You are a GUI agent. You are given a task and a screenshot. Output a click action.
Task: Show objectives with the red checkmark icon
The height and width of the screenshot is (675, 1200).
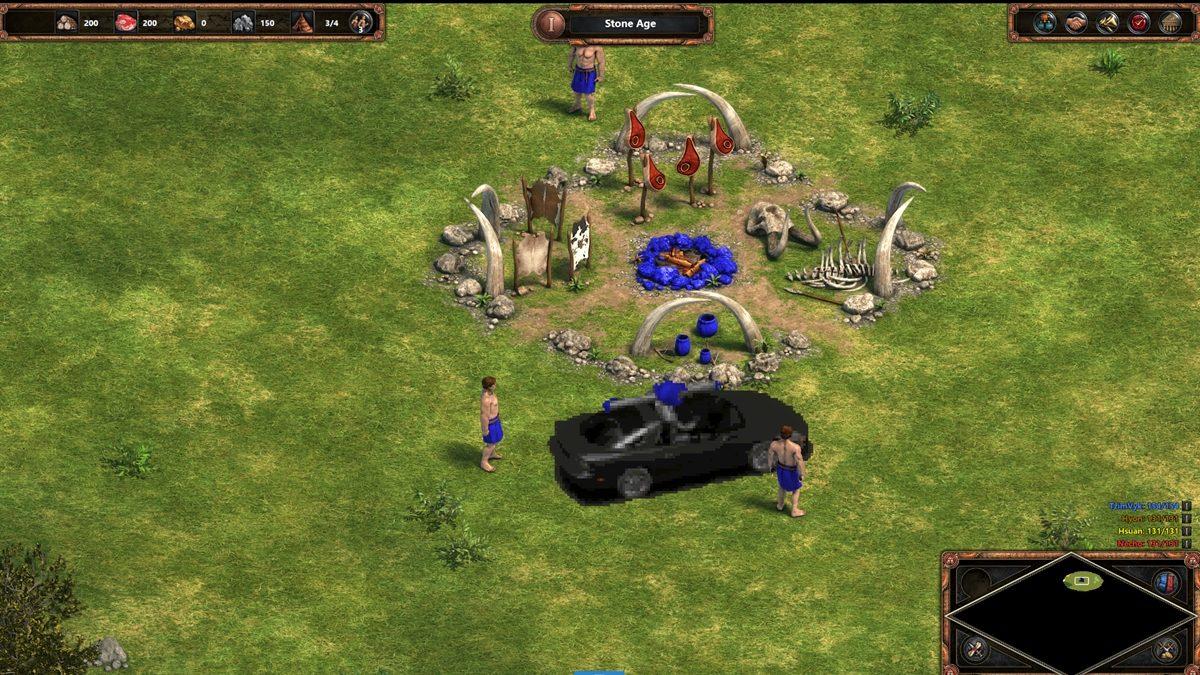[x=1138, y=22]
